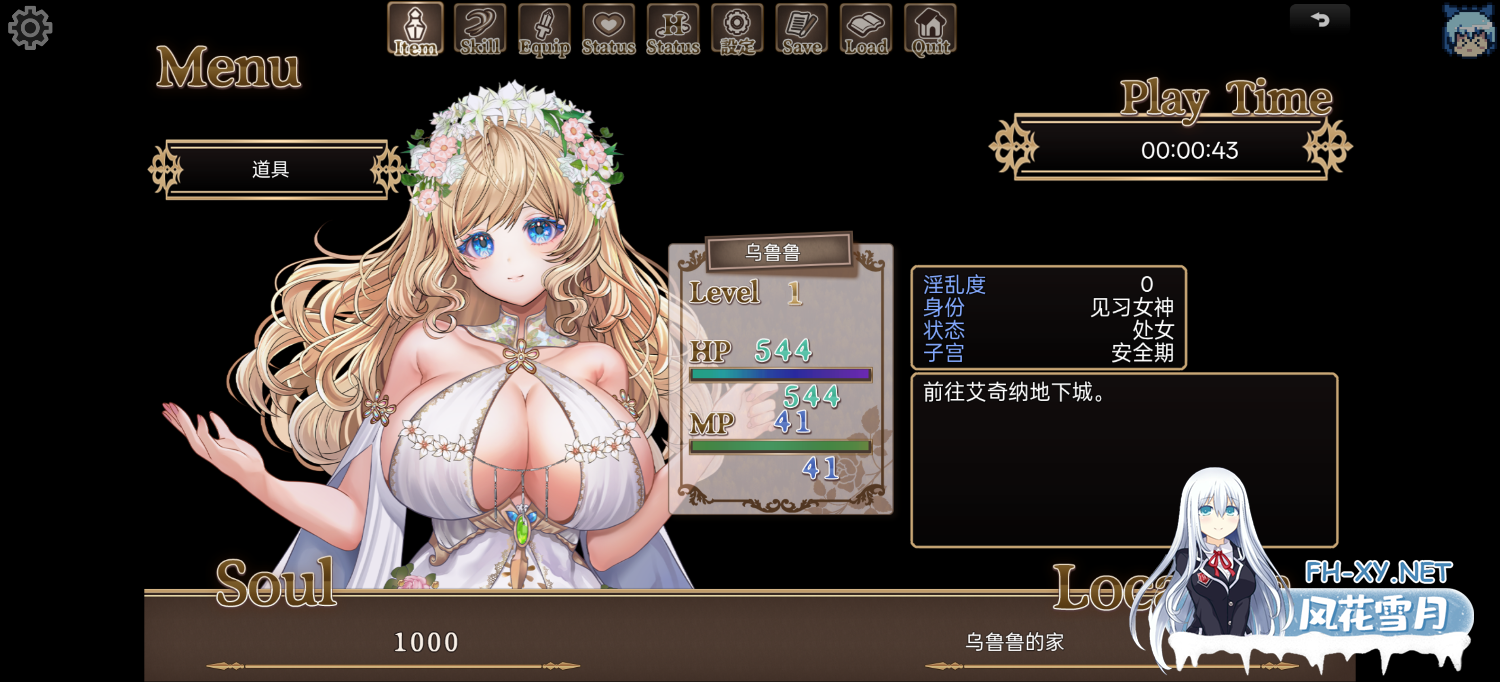
Task: Open the H-icon Status screen
Action: 672,29
